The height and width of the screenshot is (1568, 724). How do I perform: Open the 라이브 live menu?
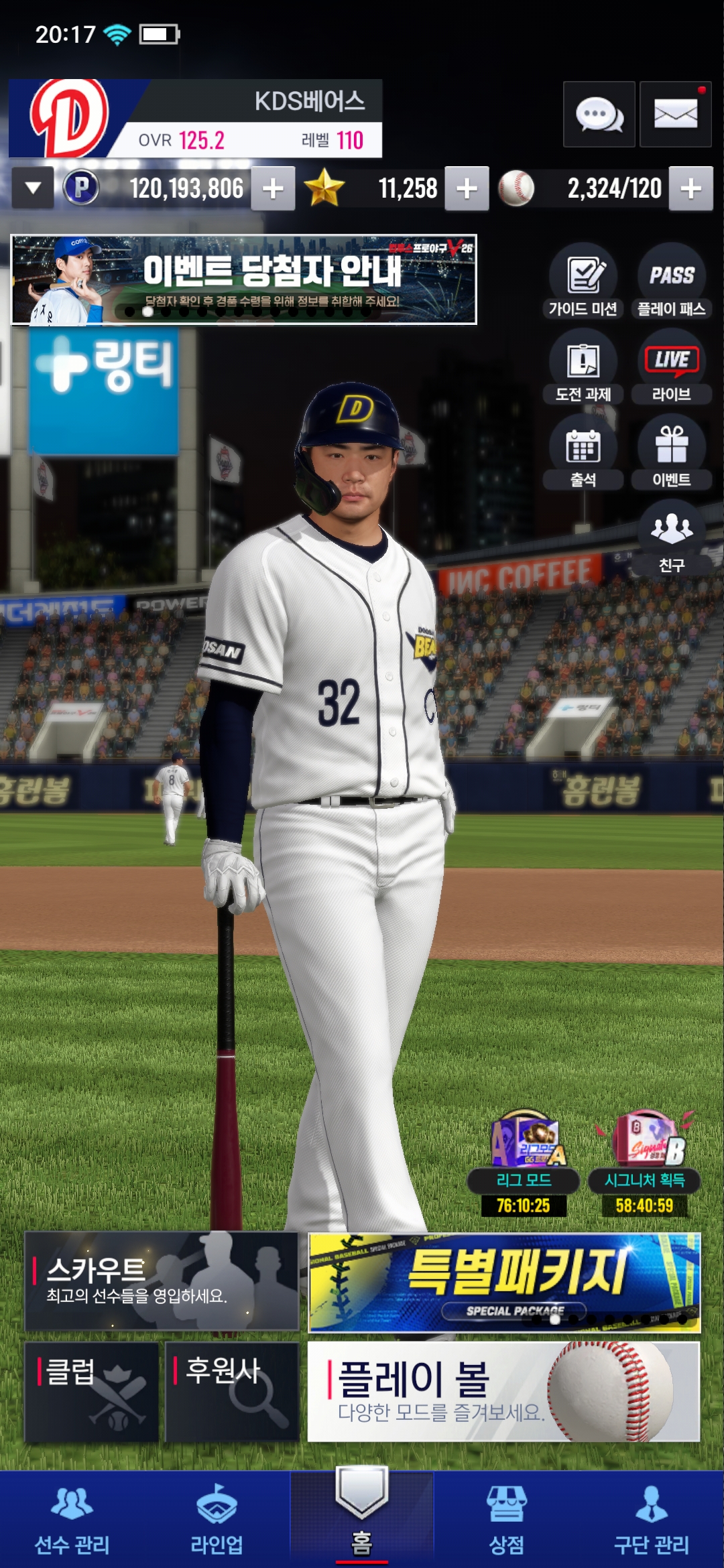pyautogui.click(x=671, y=367)
